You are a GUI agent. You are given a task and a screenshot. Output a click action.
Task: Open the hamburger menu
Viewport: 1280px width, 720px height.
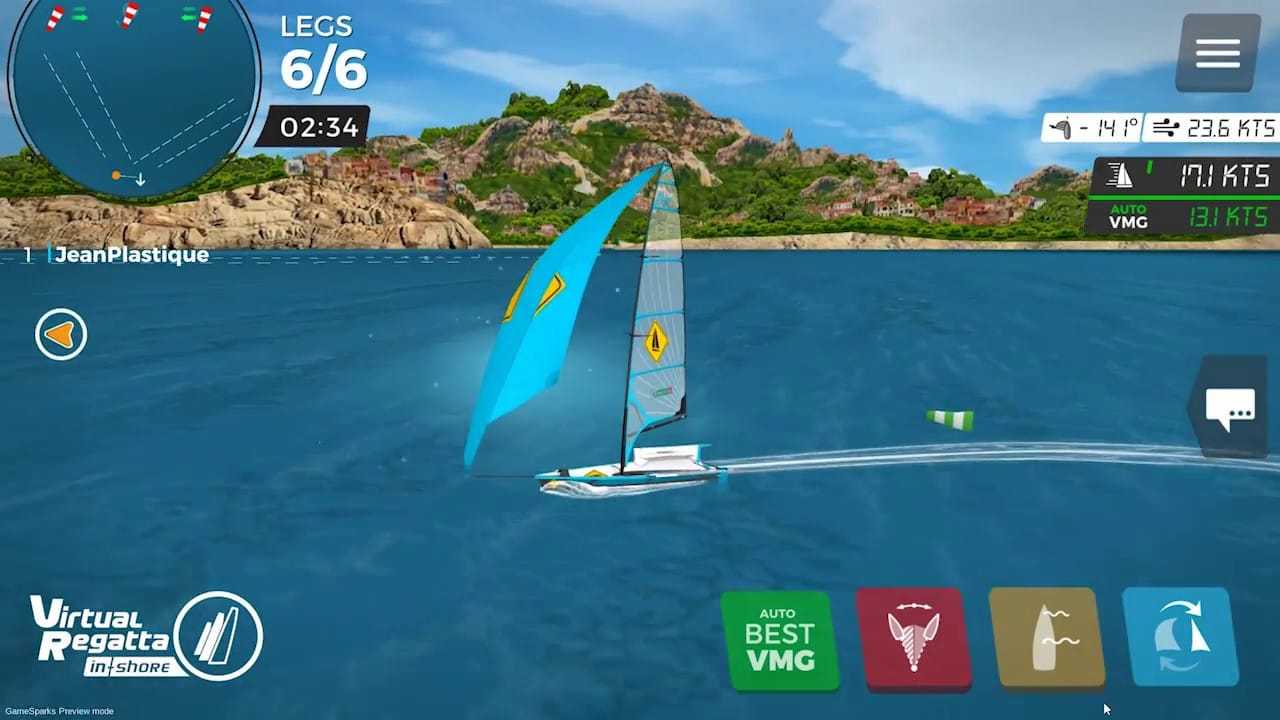(1217, 53)
